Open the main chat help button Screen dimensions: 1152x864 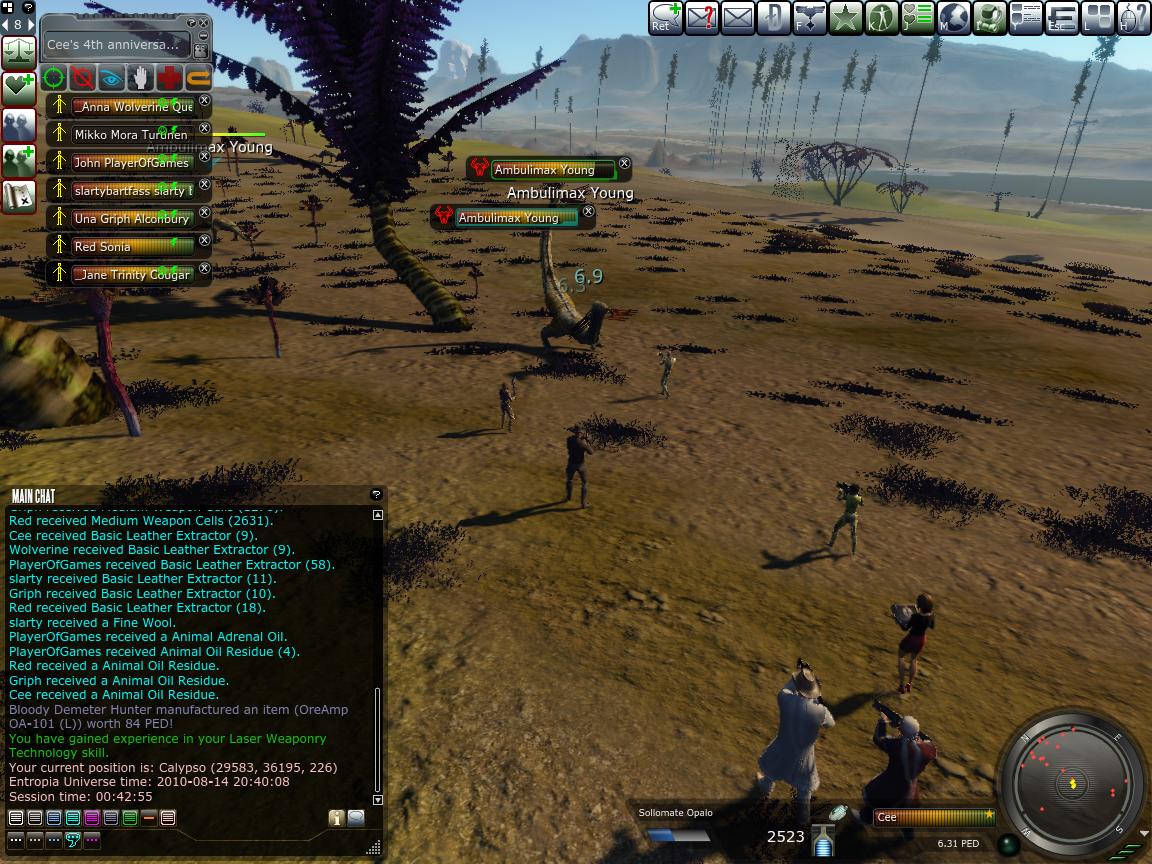click(376, 494)
